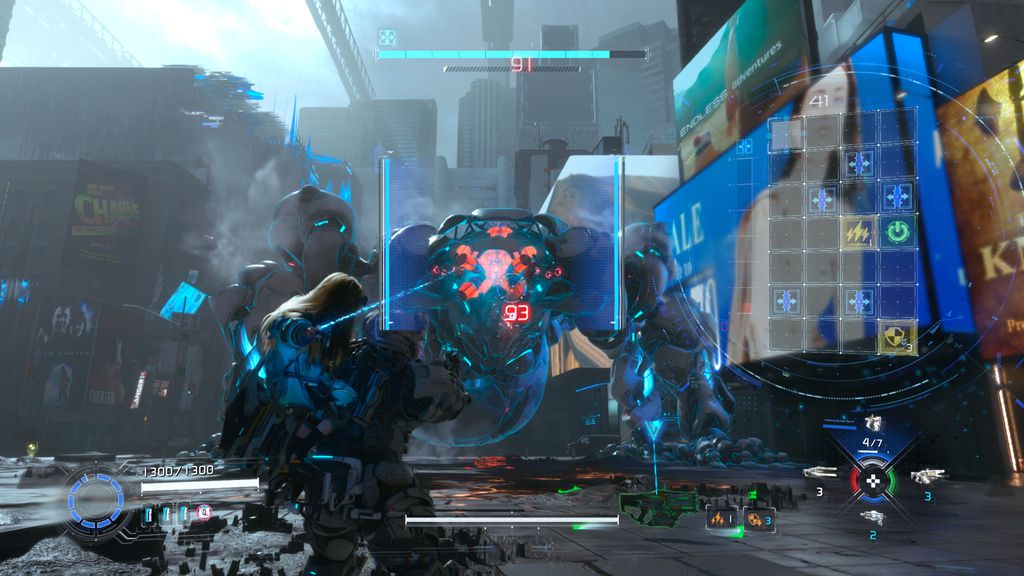
Task: Use the orange lightning item slot
Action: 722,517
